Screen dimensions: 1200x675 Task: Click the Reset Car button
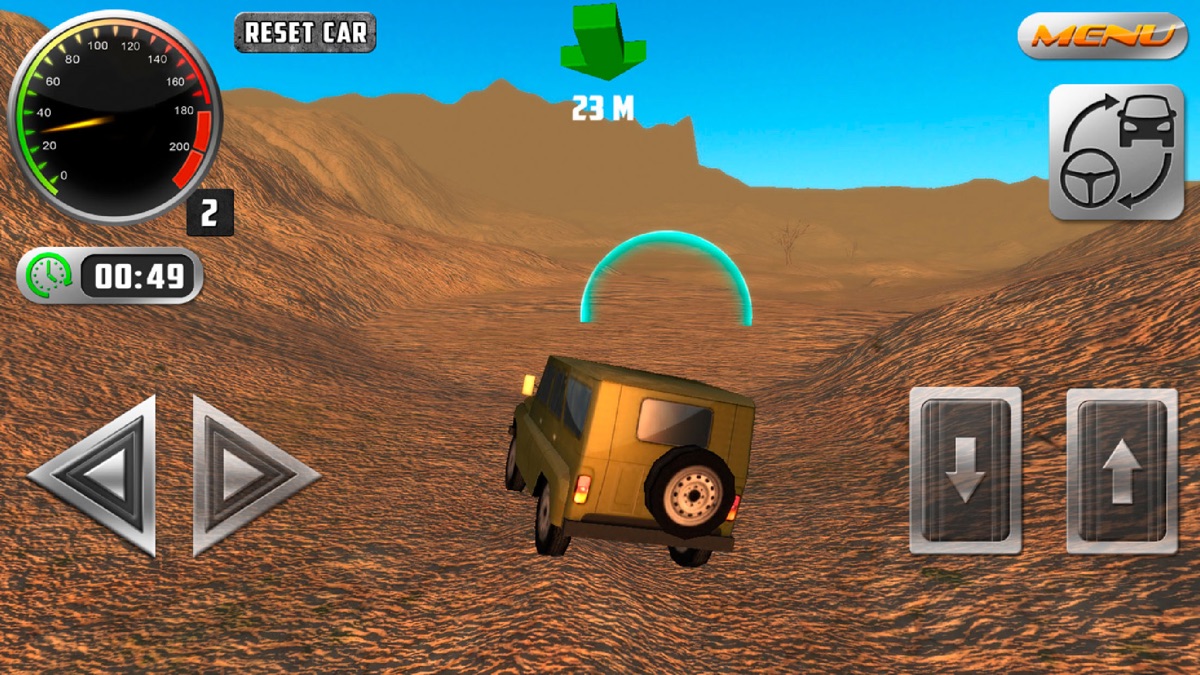305,32
